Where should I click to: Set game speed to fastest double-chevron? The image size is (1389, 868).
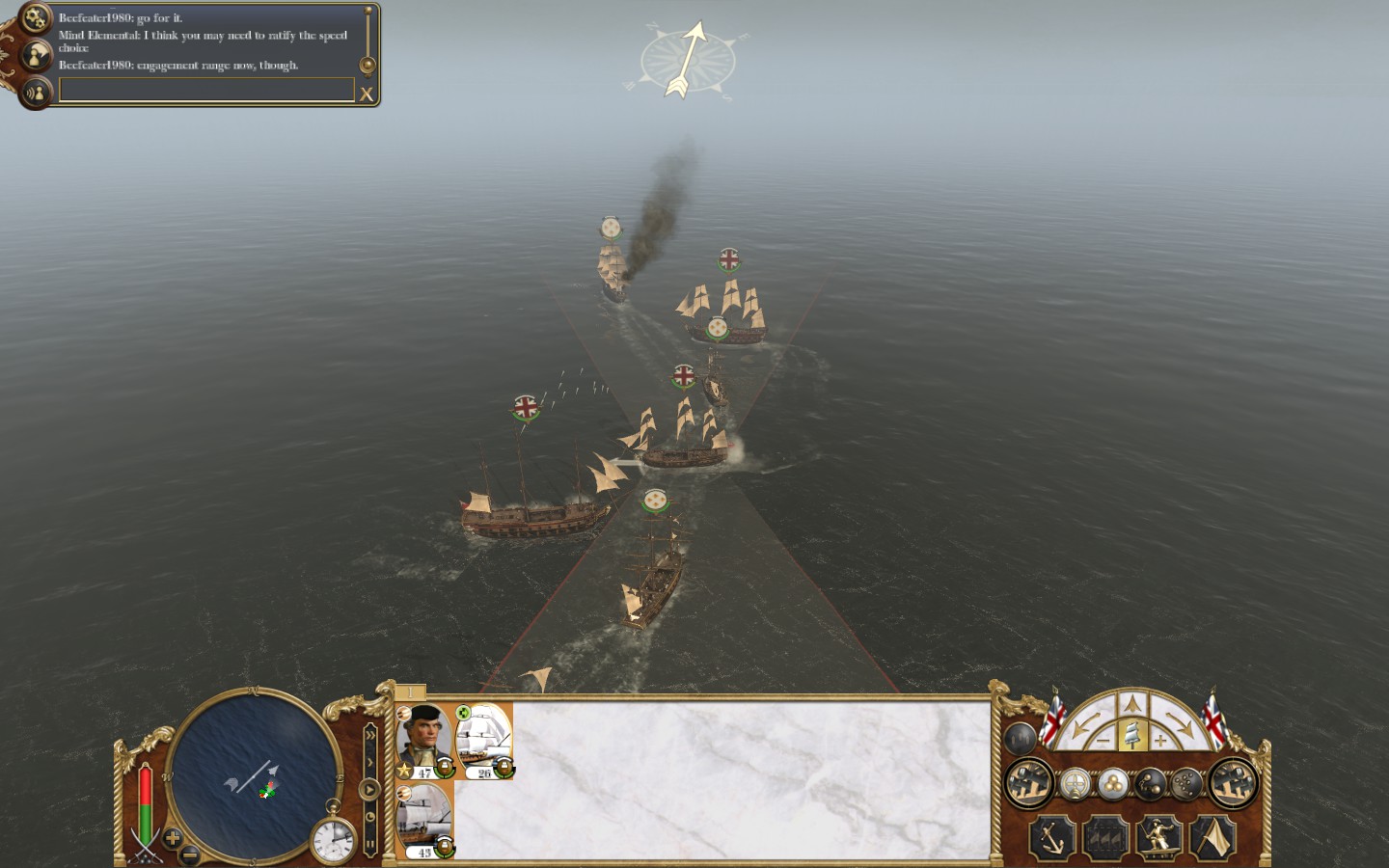click(x=369, y=736)
